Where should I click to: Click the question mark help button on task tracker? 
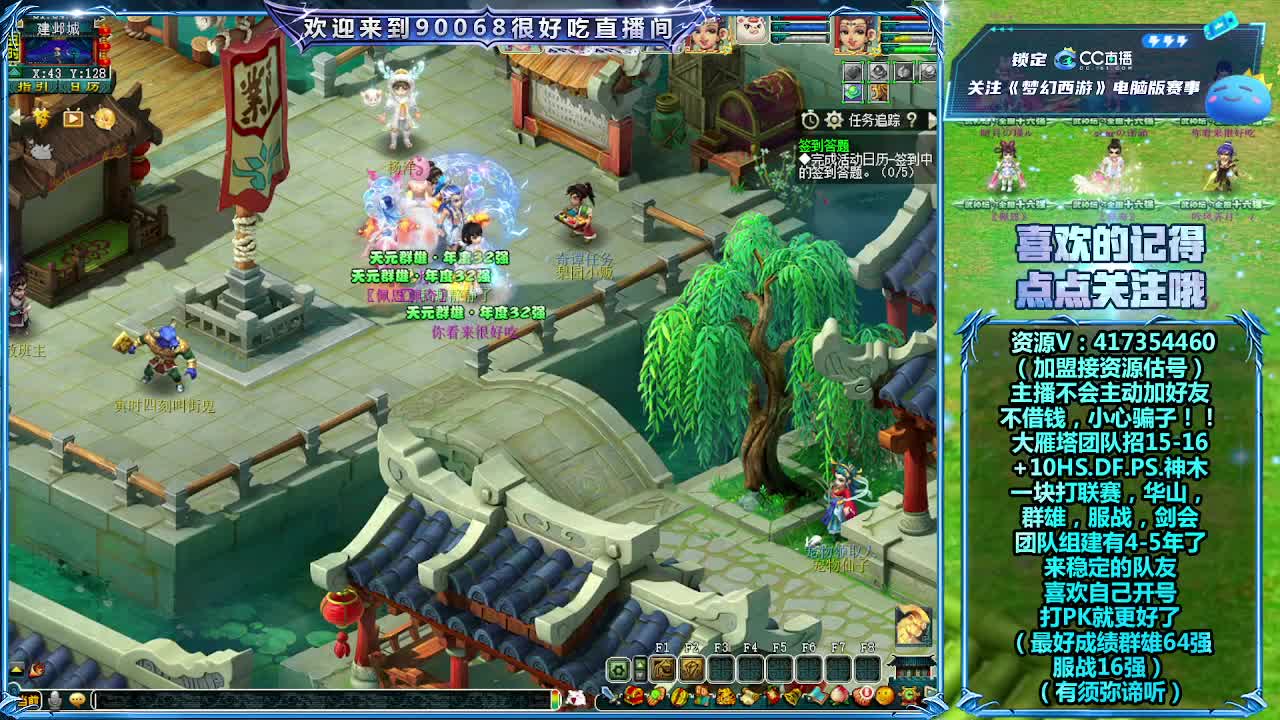912,121
